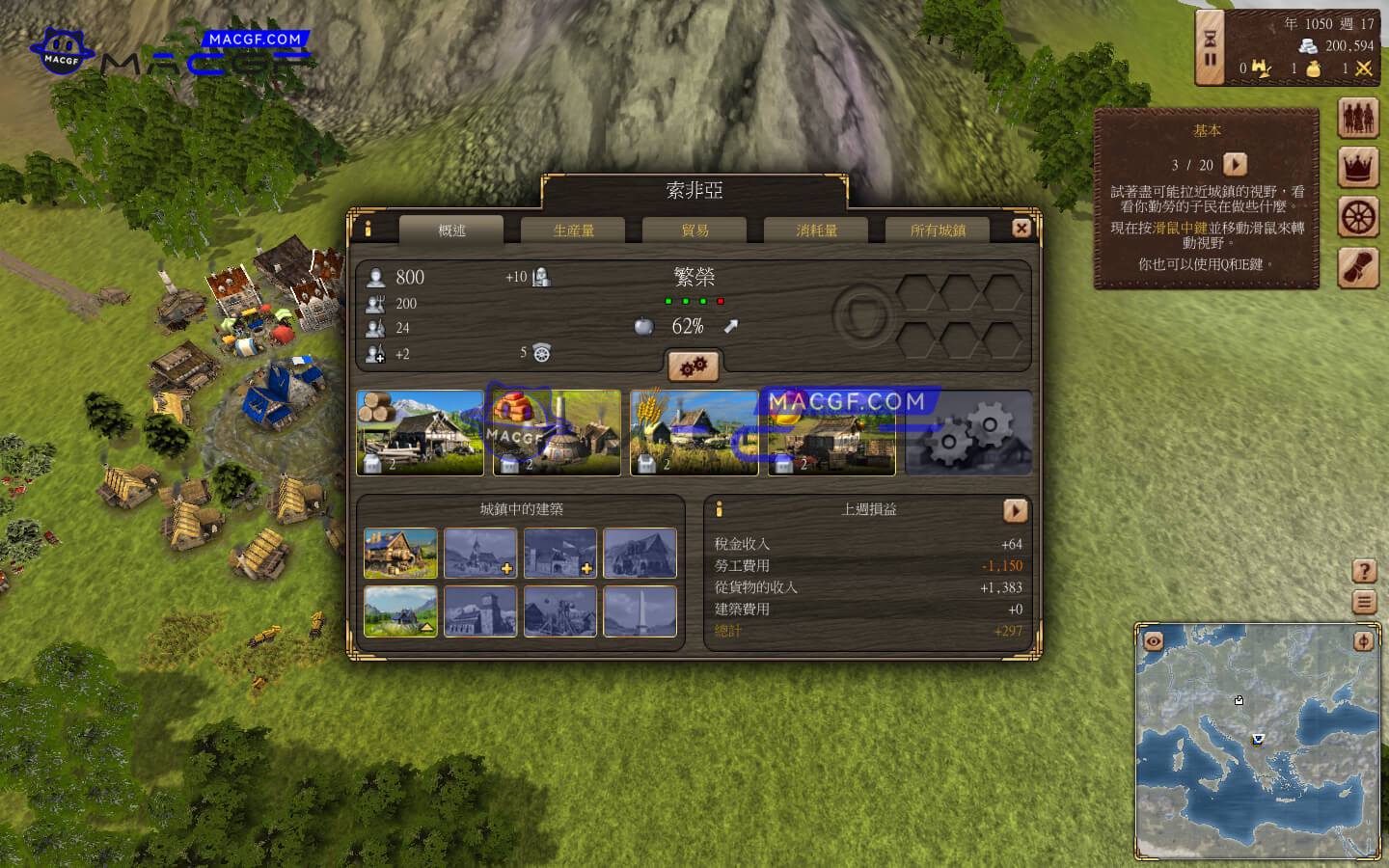
Task: Expand last week profit details with the arrow
Action: coord(1016,510)
